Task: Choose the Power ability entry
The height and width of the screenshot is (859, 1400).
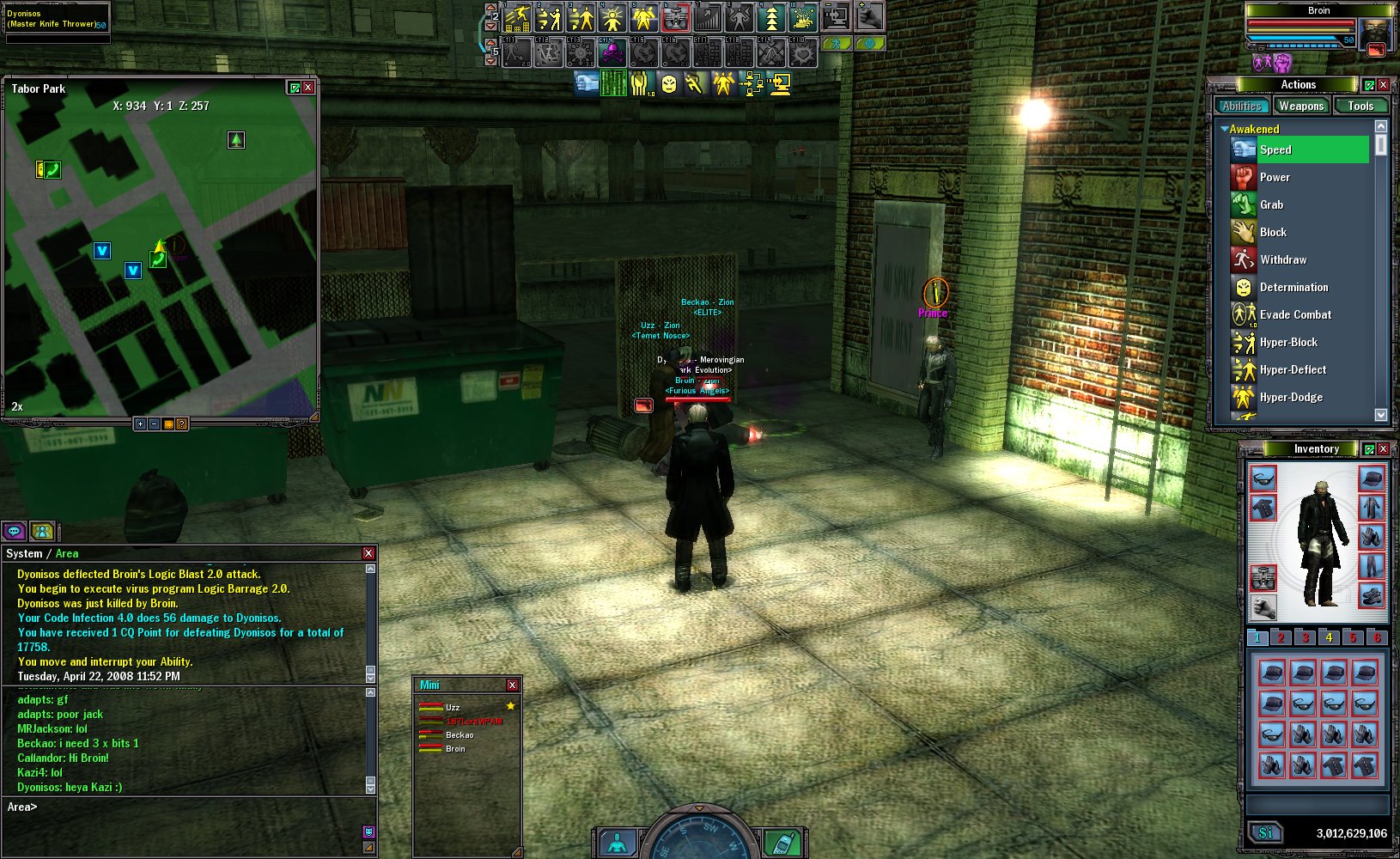Action: [x=1275, y=177]
